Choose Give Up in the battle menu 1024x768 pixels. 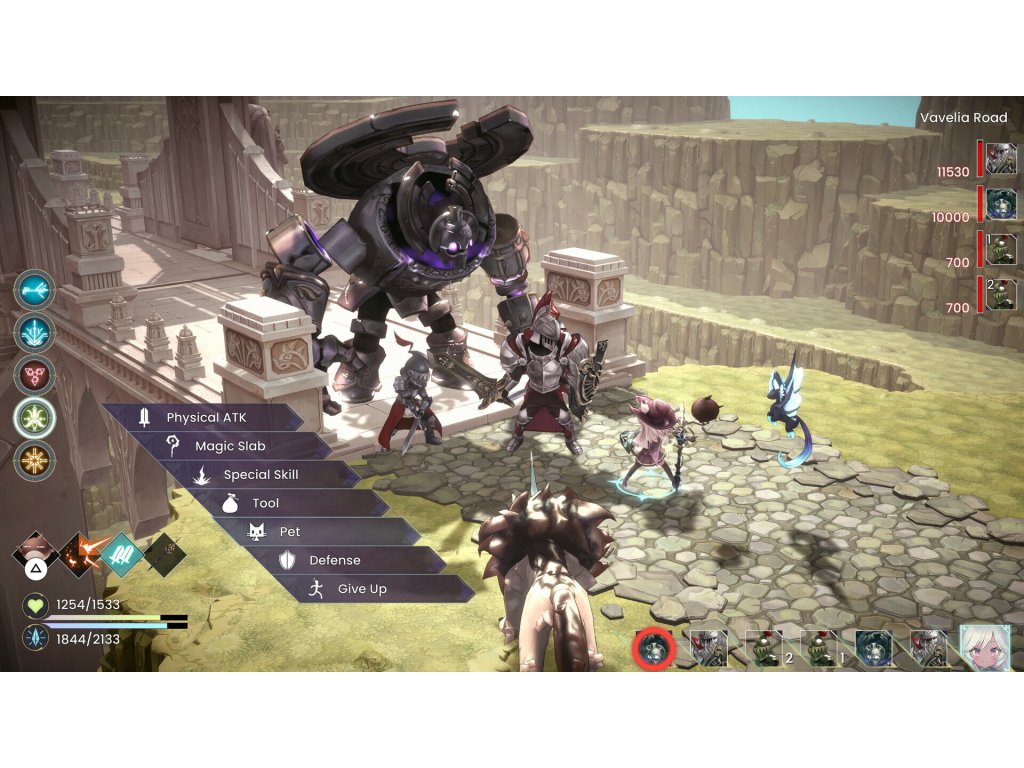361,589
